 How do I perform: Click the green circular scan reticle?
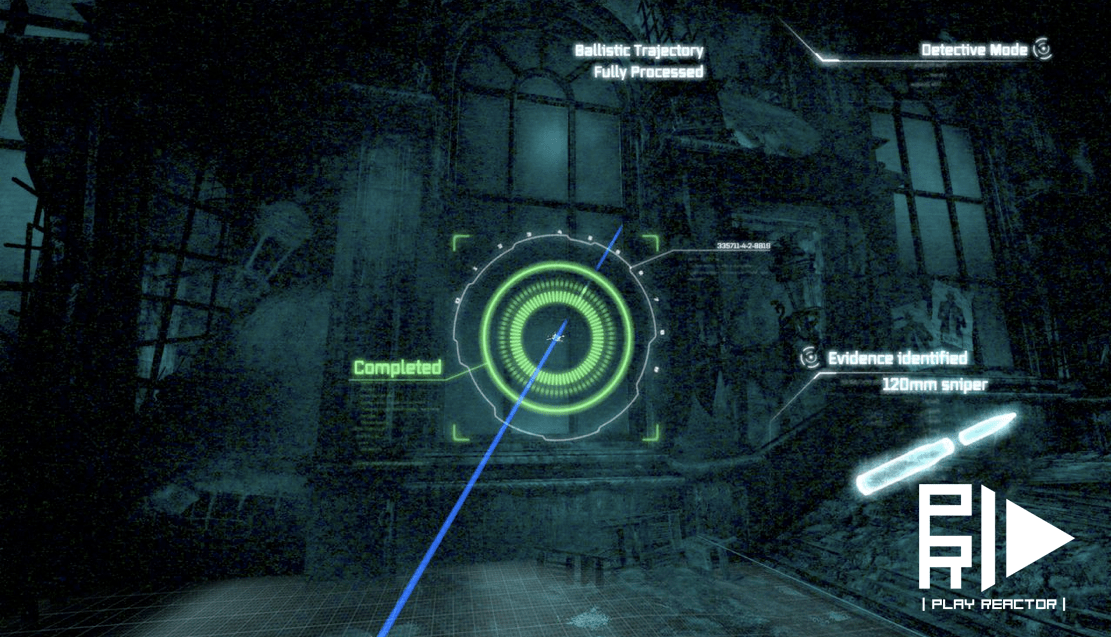click(556, 337)
